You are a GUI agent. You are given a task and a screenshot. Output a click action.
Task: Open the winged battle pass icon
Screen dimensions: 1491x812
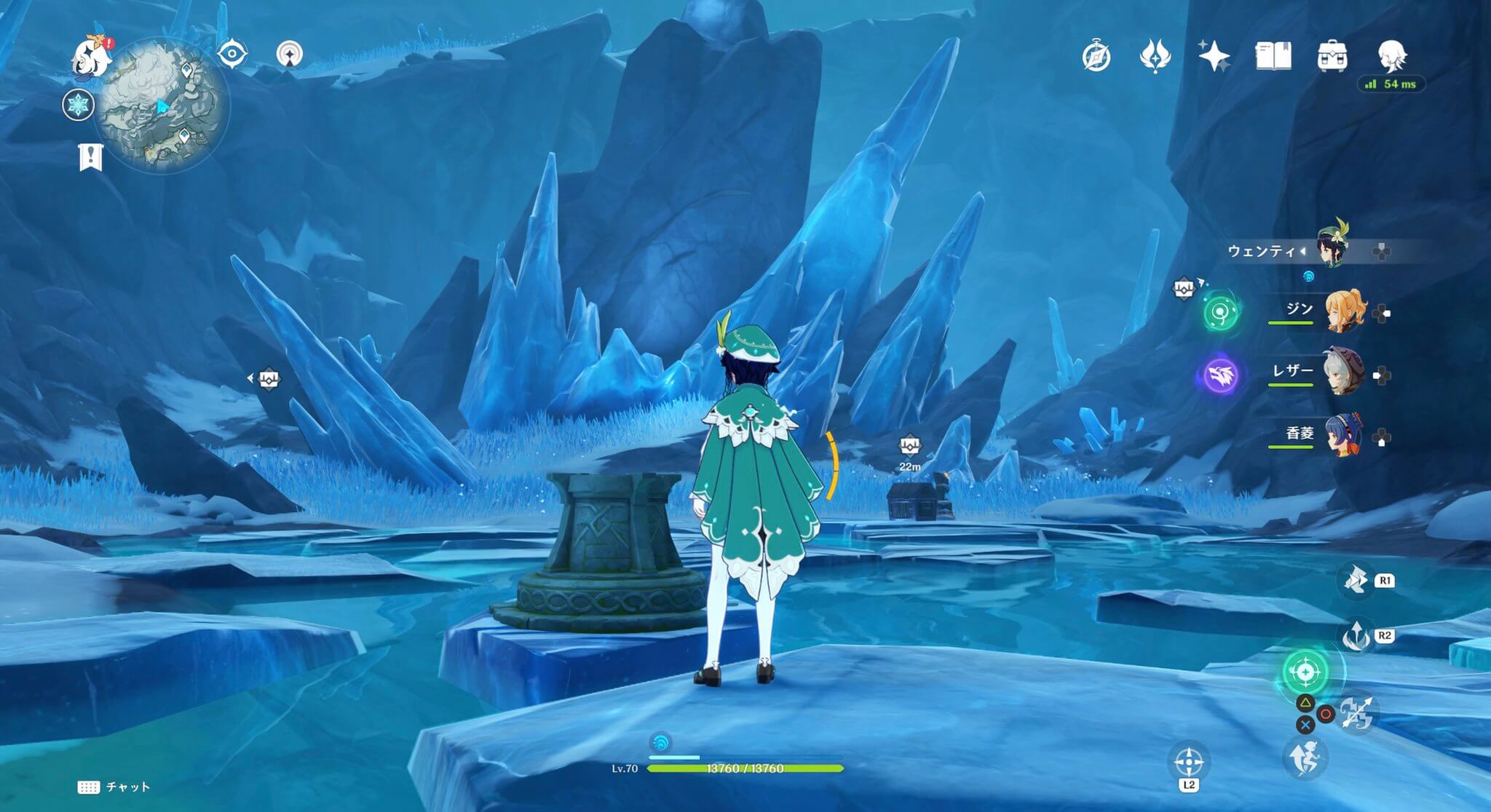[1155, 56]
